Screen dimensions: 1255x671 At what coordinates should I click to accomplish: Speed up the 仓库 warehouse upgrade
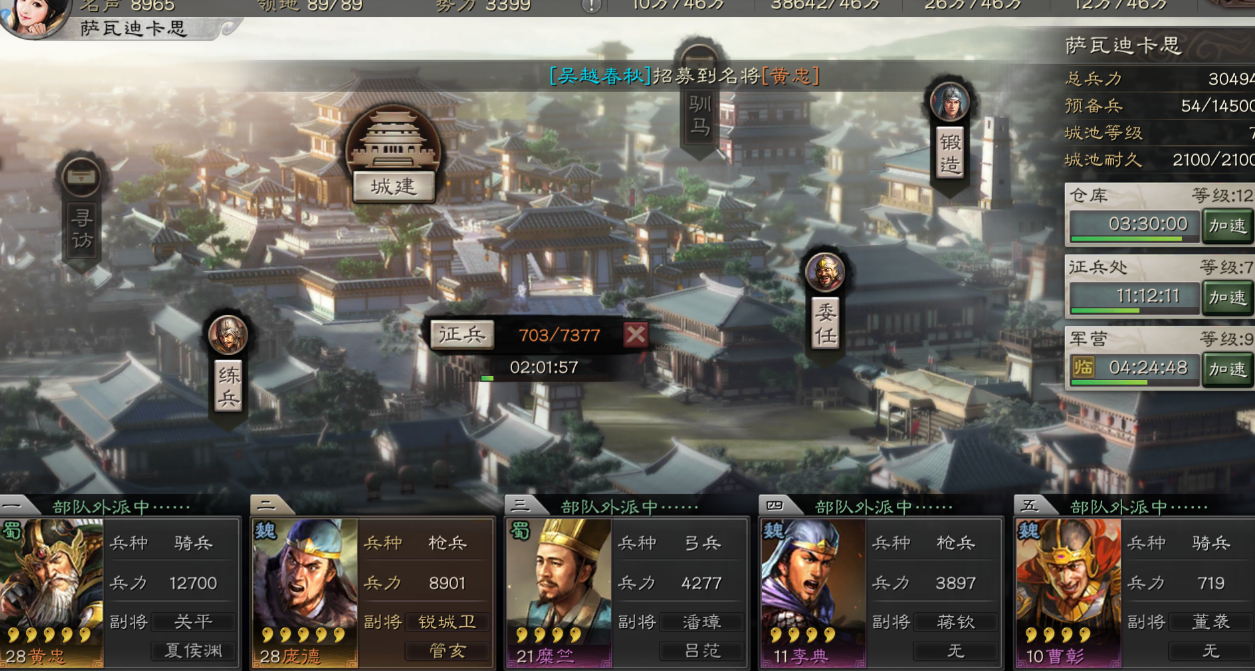[1227, 225]
